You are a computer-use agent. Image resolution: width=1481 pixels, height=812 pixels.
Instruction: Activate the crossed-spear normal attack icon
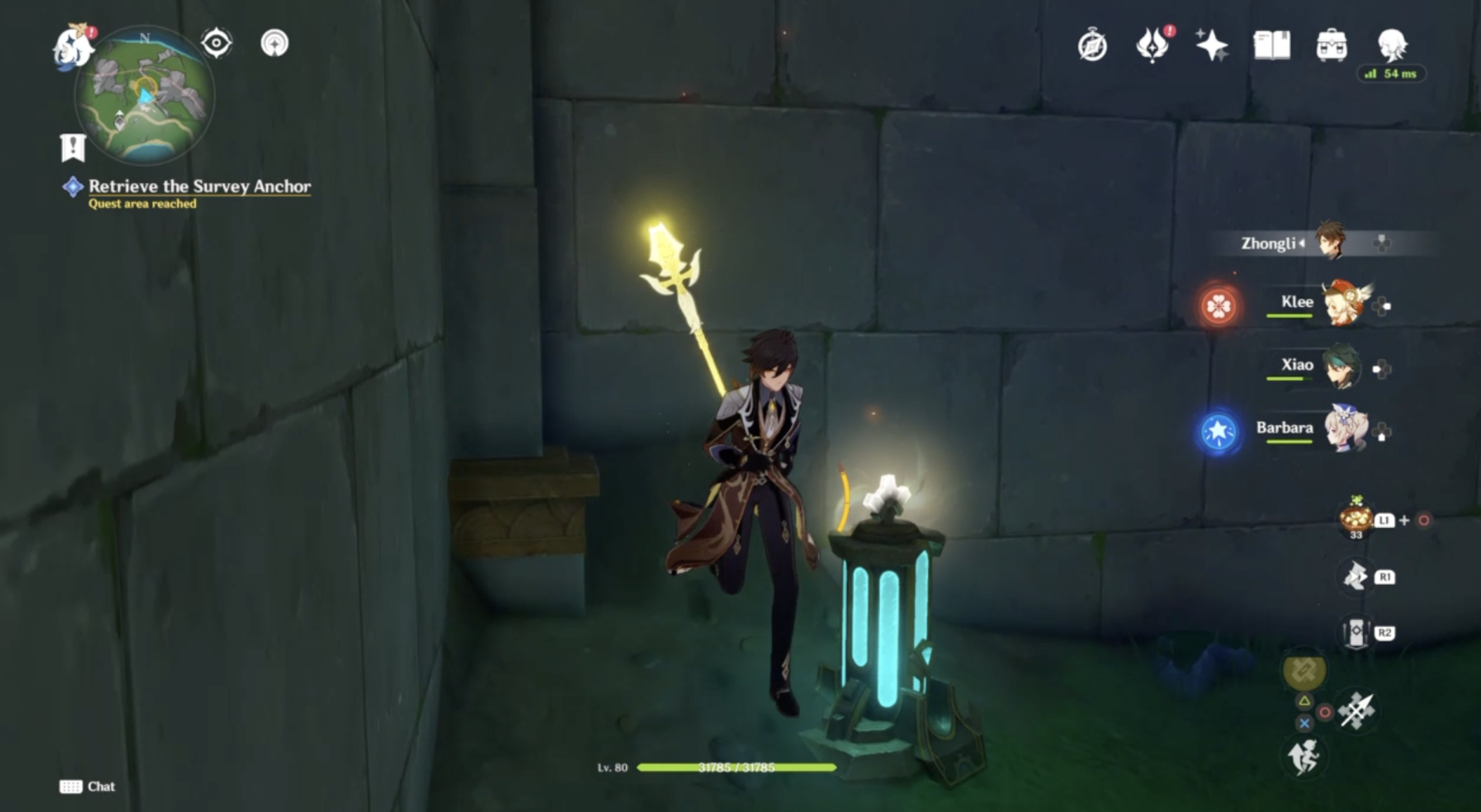1356,709
